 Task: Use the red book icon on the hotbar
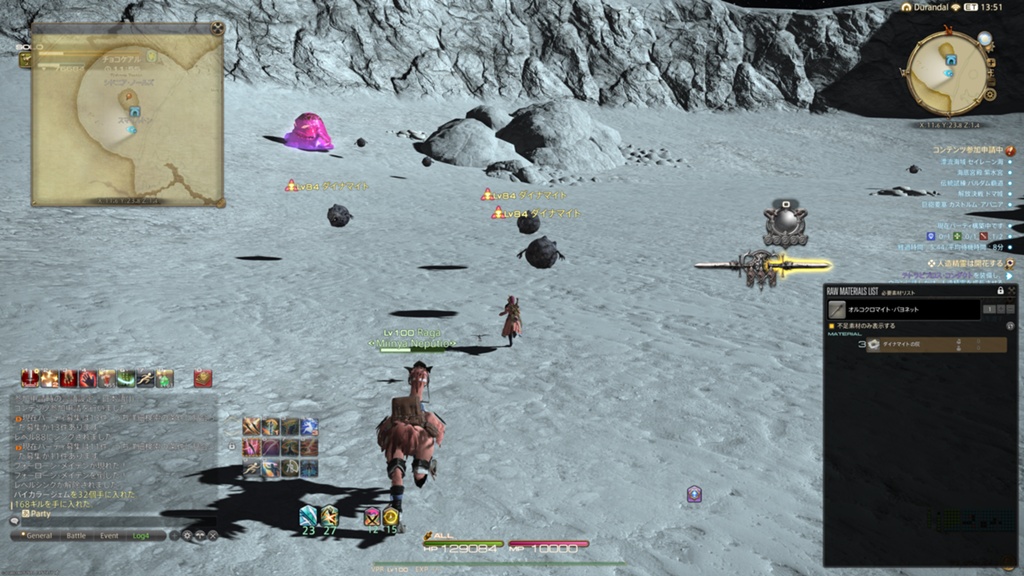[203, 378]
